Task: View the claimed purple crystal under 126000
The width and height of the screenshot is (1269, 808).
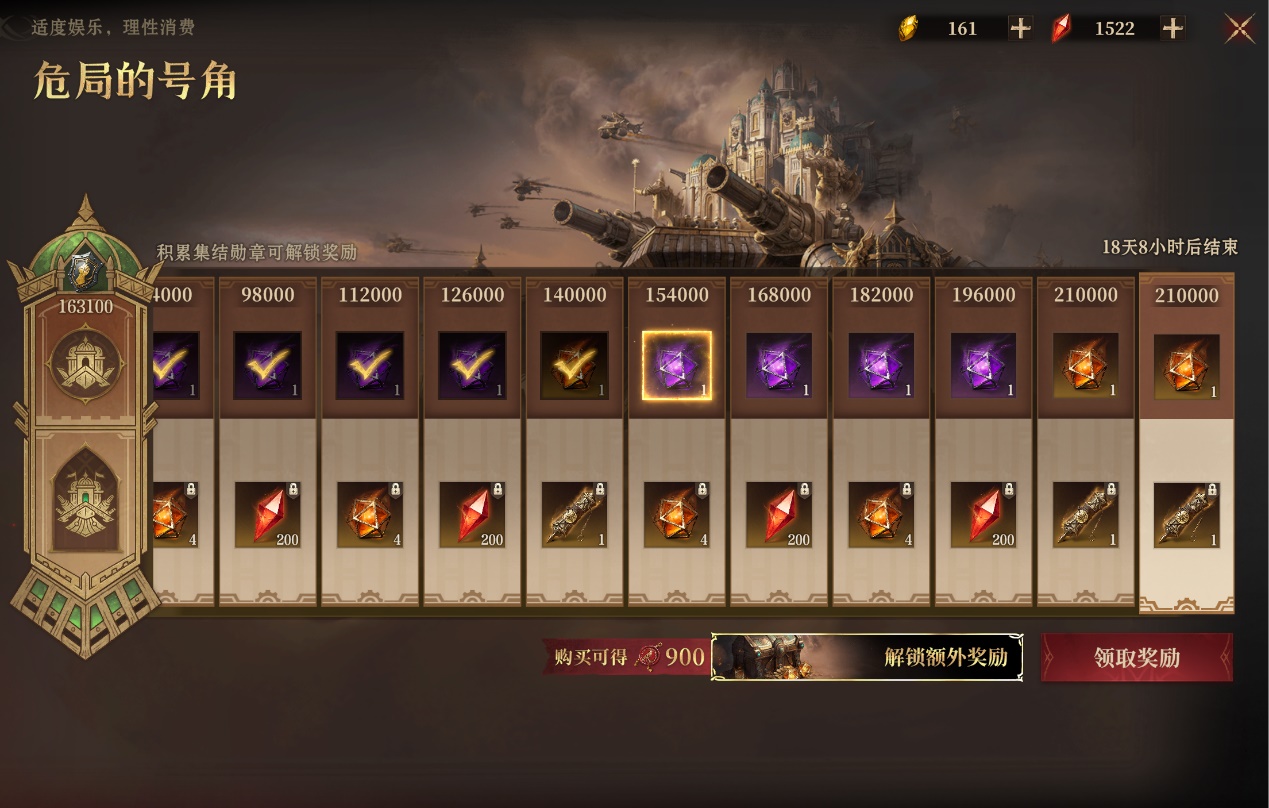Action: coord(472,365)
